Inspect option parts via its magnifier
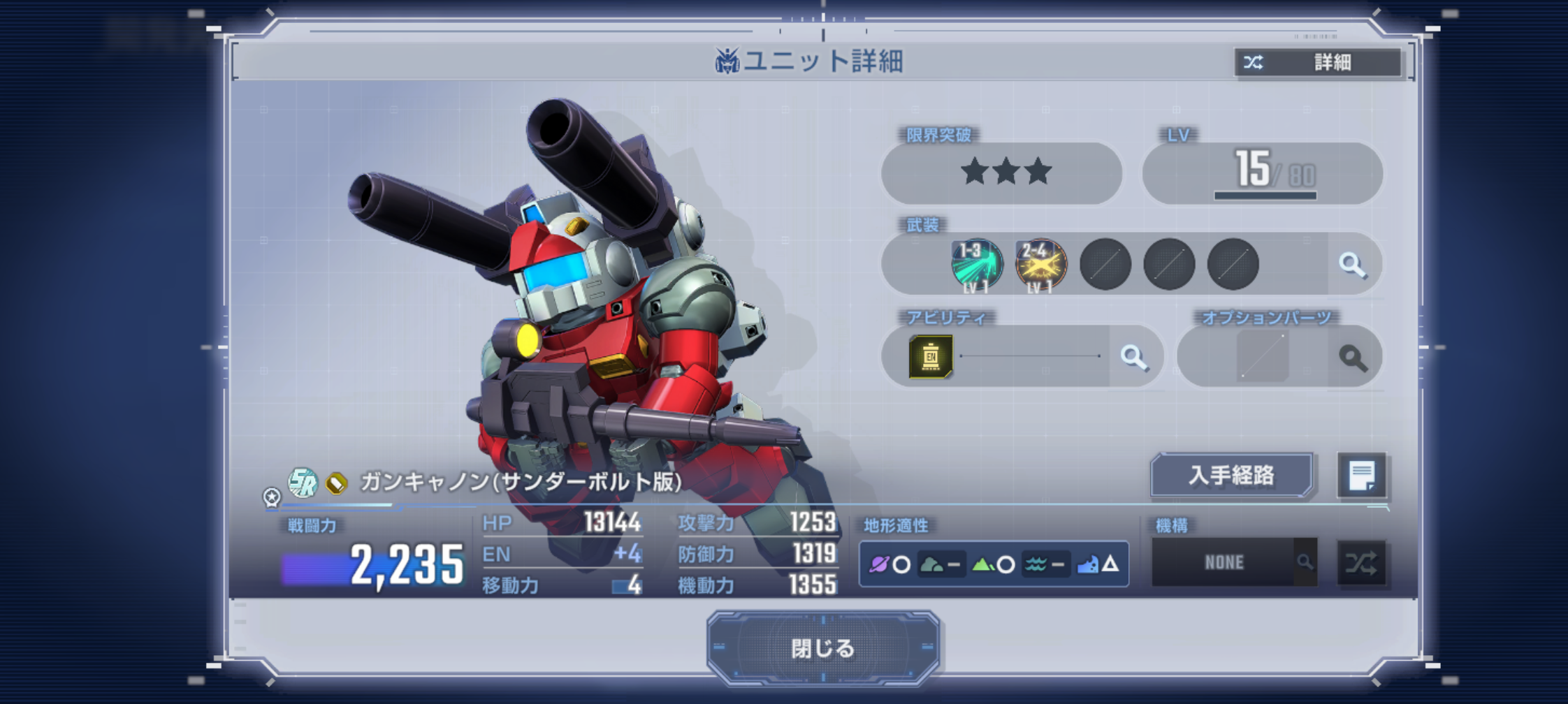The width and height of the screenshot is (1568, 704). pyautogui.click(x=1353, y=358)
